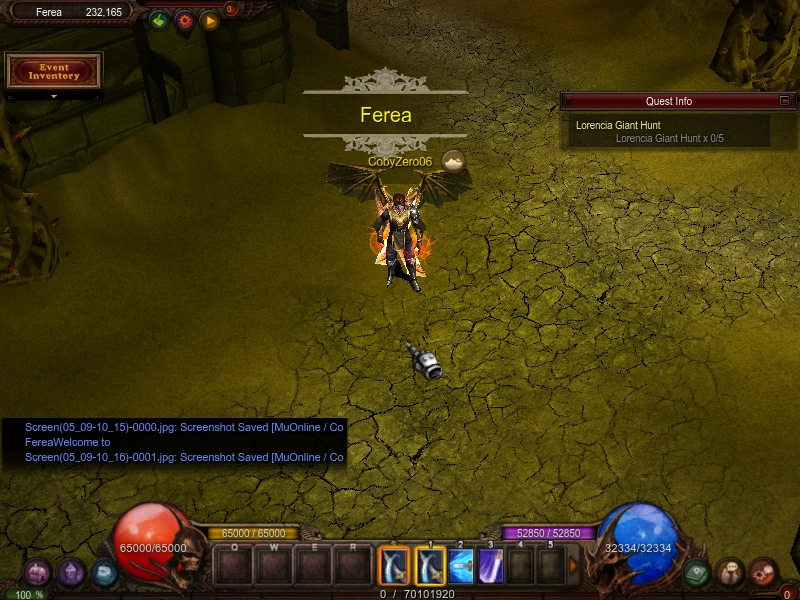This screenshot has height=600, width=800.
Task: Open the pink creature icon menu
Action: point(37,573)
